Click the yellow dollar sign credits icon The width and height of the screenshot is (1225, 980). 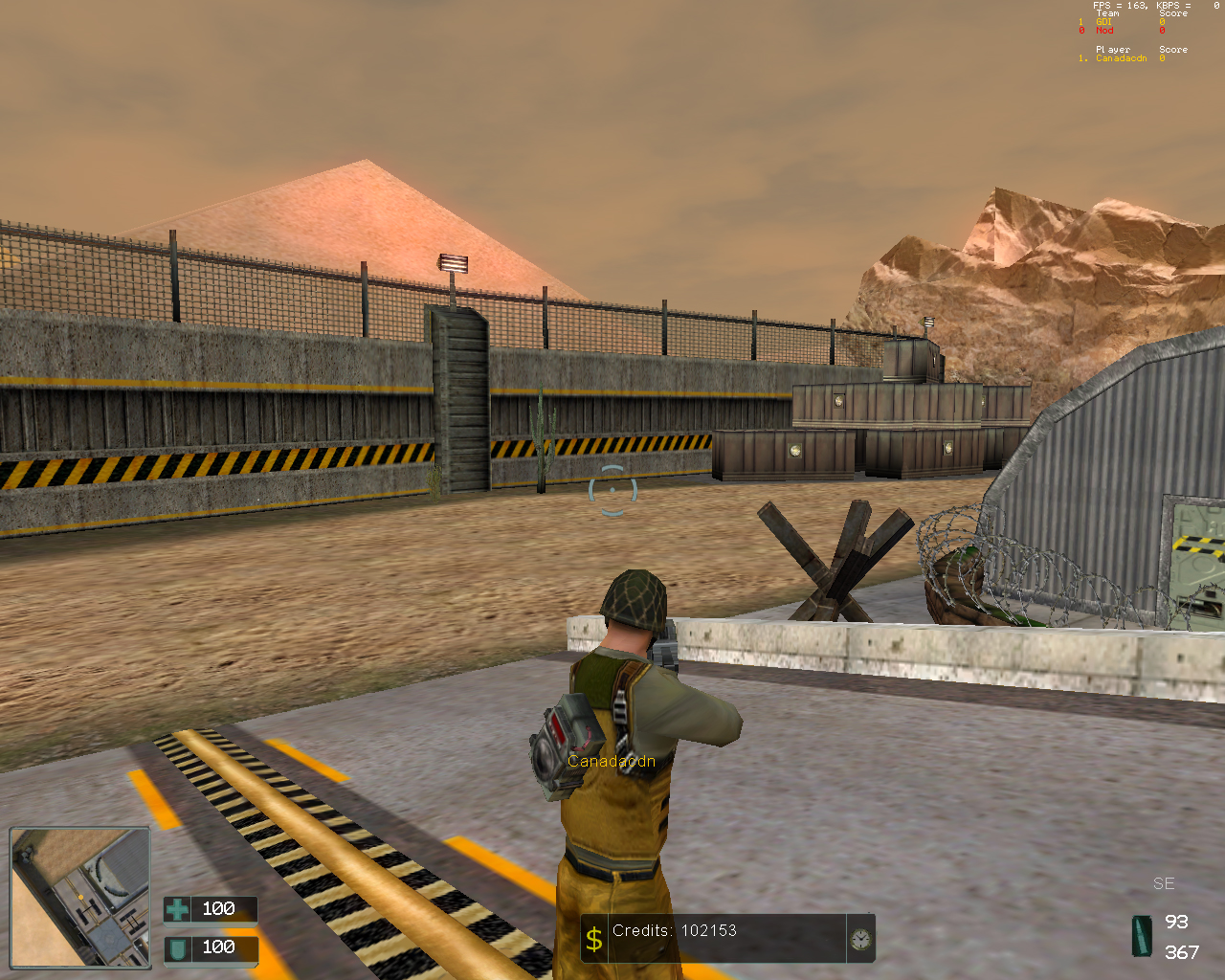[594, 939]
